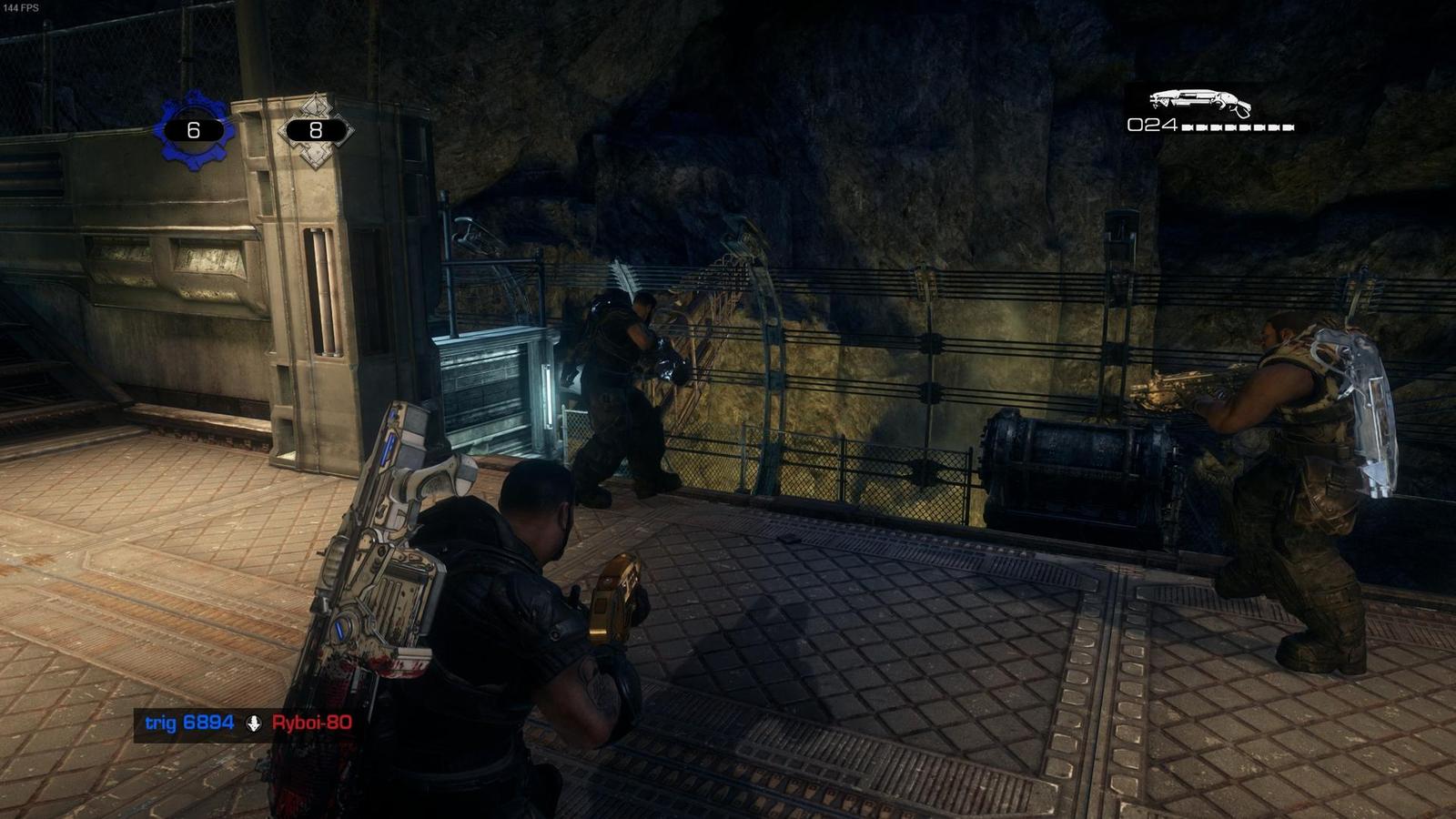This screenshot has width=1456, height=819.
Task: Select the skull execution icon in the killfeed
Action: point(253,723)
